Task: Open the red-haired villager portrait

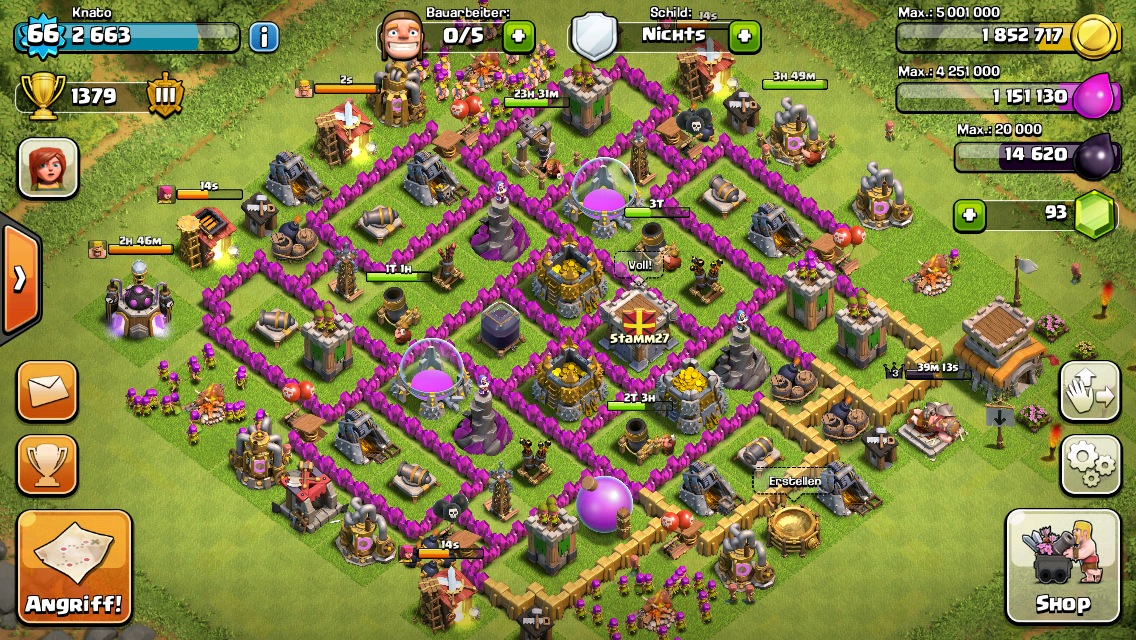Action: tap(48, 167)
